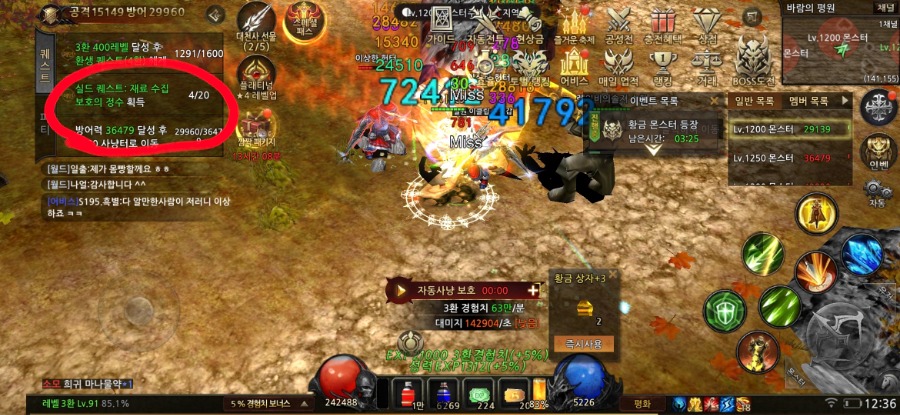Activate the green shield skill
Image resolution: width=900 pixels, height=415 pixels.
pos(724,311)
